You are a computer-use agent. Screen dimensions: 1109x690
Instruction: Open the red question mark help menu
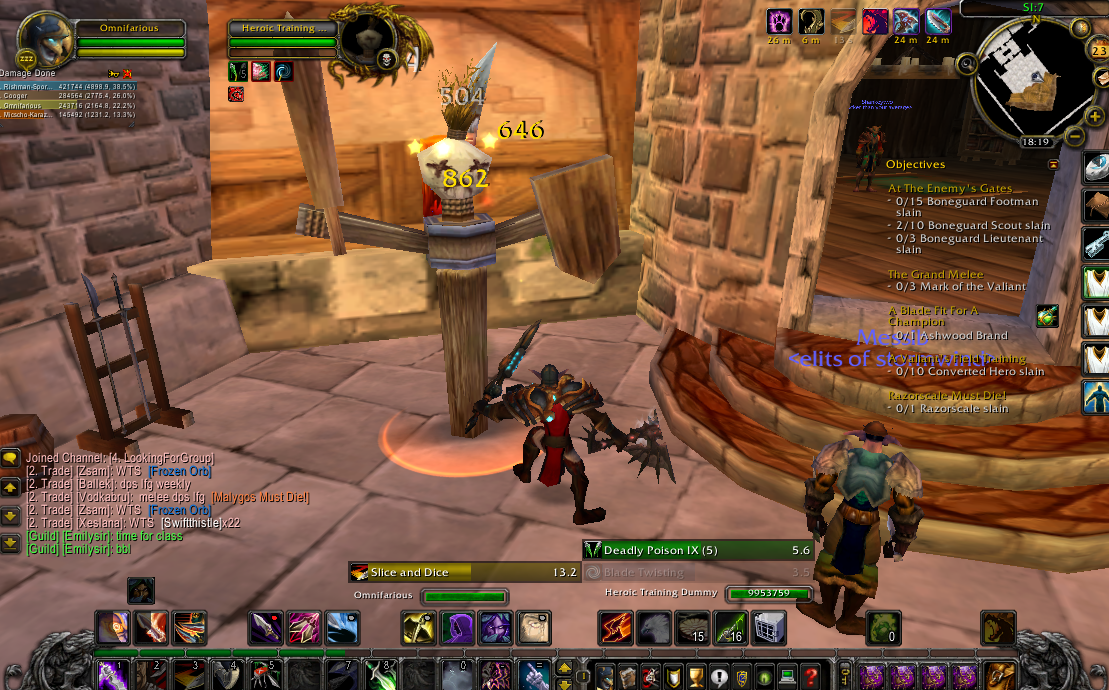[x=812, y=675]
